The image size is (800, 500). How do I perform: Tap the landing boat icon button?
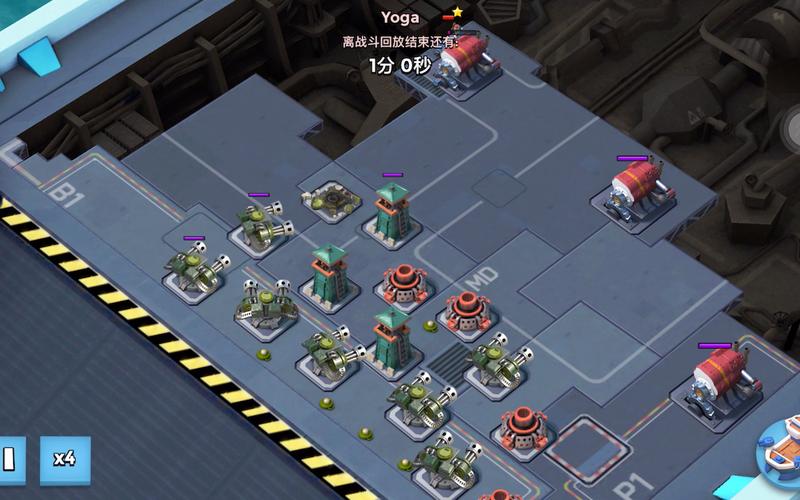[784, 451]
